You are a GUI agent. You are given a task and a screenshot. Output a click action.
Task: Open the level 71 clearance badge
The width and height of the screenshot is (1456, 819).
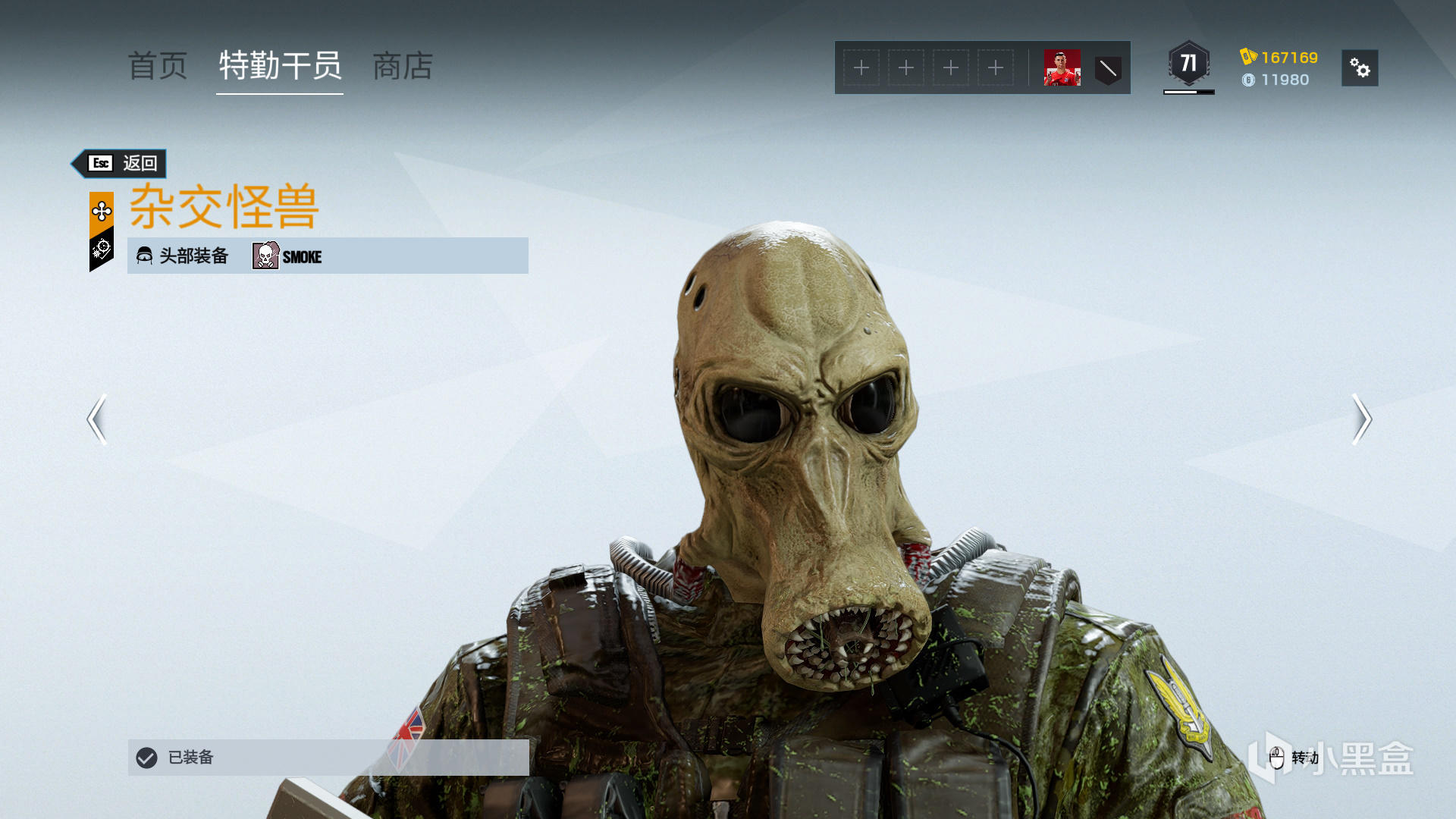pyautogui.click(x=1188, y=64)
